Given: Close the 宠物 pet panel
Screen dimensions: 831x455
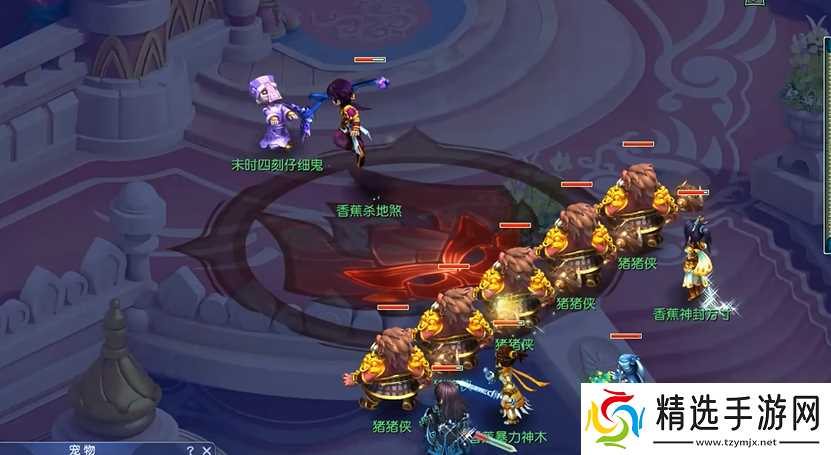Looking at the screenshot, I should click(x=206, y=450).
